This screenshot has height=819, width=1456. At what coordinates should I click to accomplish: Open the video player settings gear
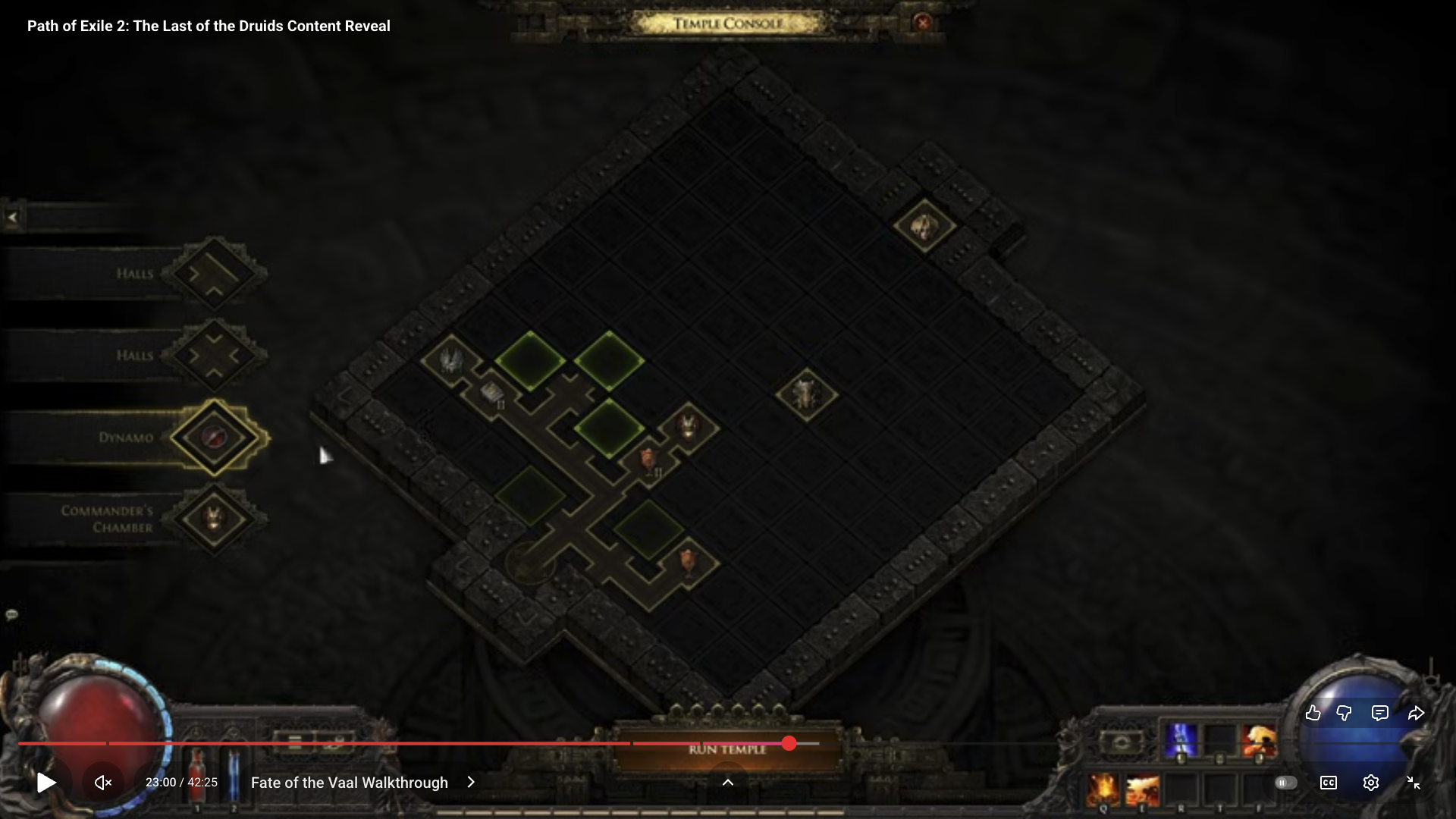[x=1370, y=783]
